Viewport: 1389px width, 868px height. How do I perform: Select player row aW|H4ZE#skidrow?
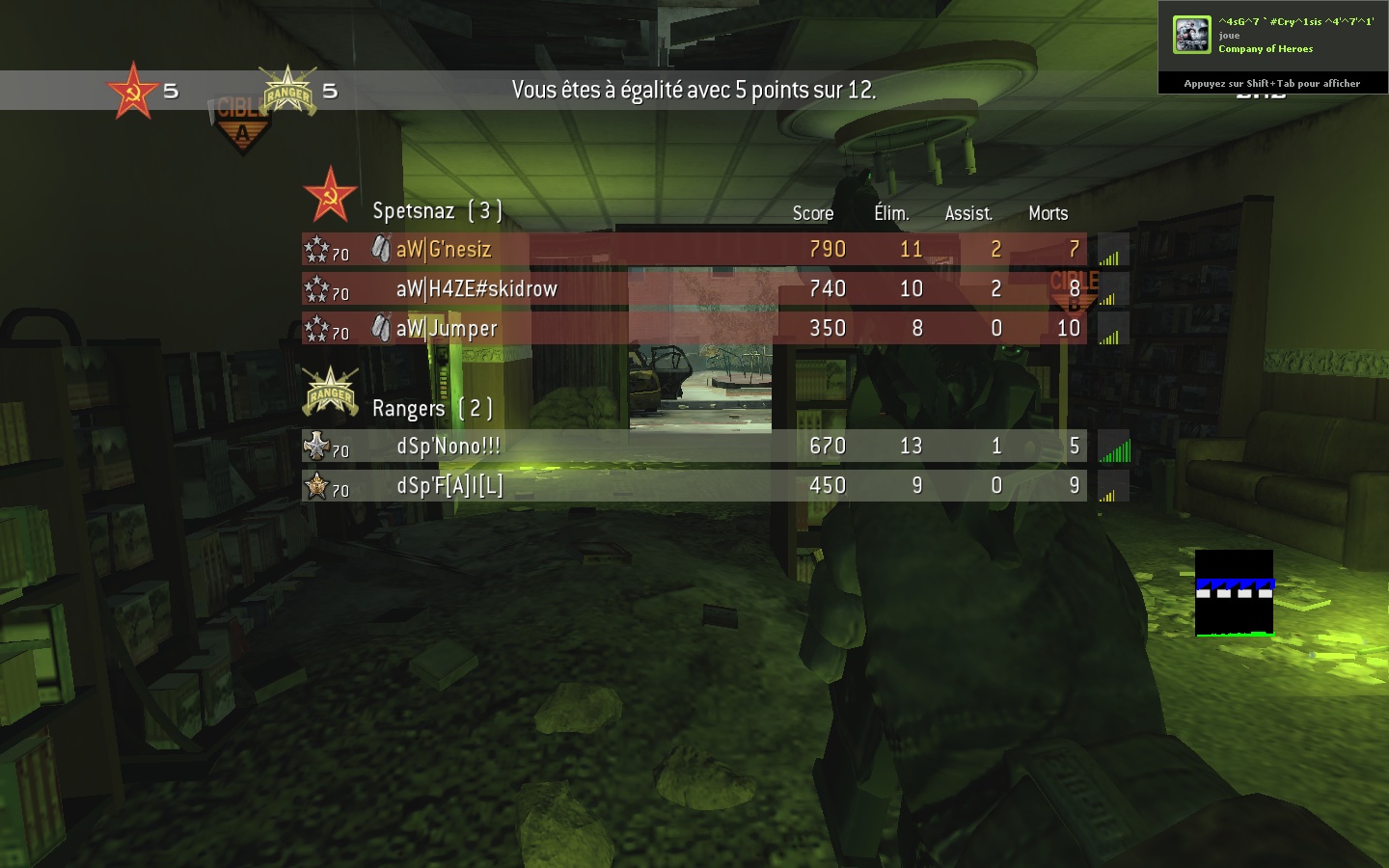coord(694,289)
